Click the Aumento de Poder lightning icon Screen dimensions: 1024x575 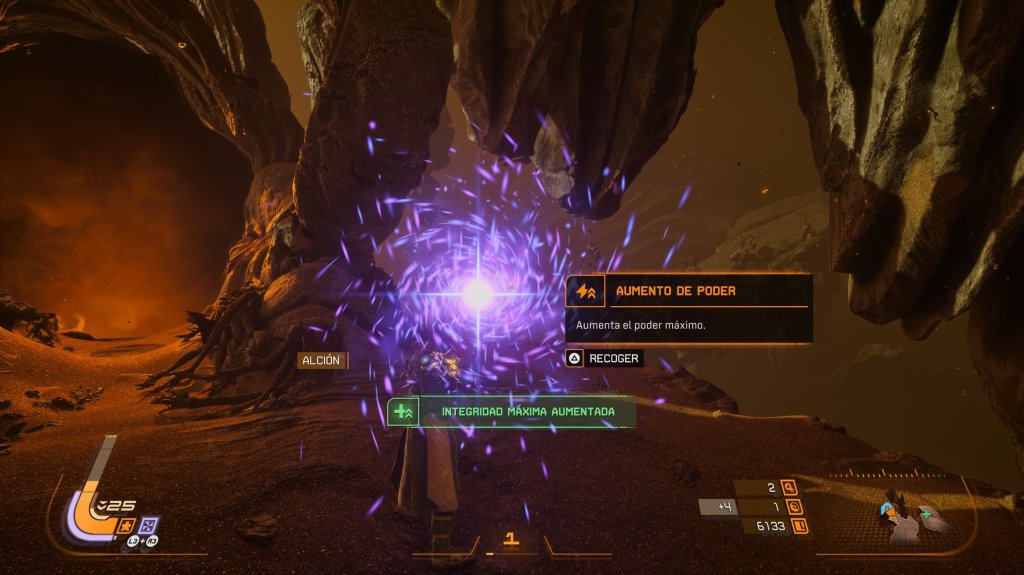tap(584, 291)
